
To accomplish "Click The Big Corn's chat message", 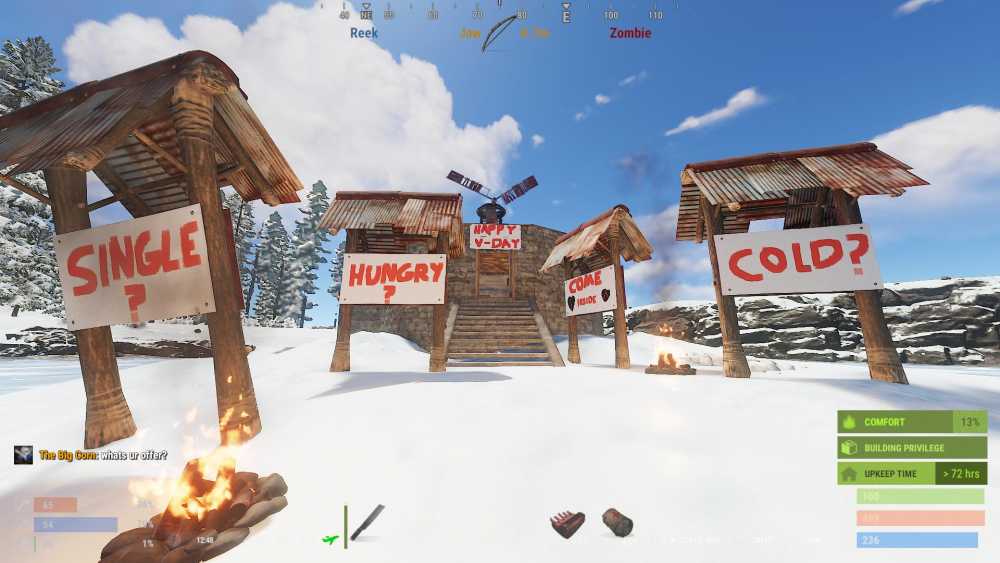I will pyautogui.click(x=103, y=455).
